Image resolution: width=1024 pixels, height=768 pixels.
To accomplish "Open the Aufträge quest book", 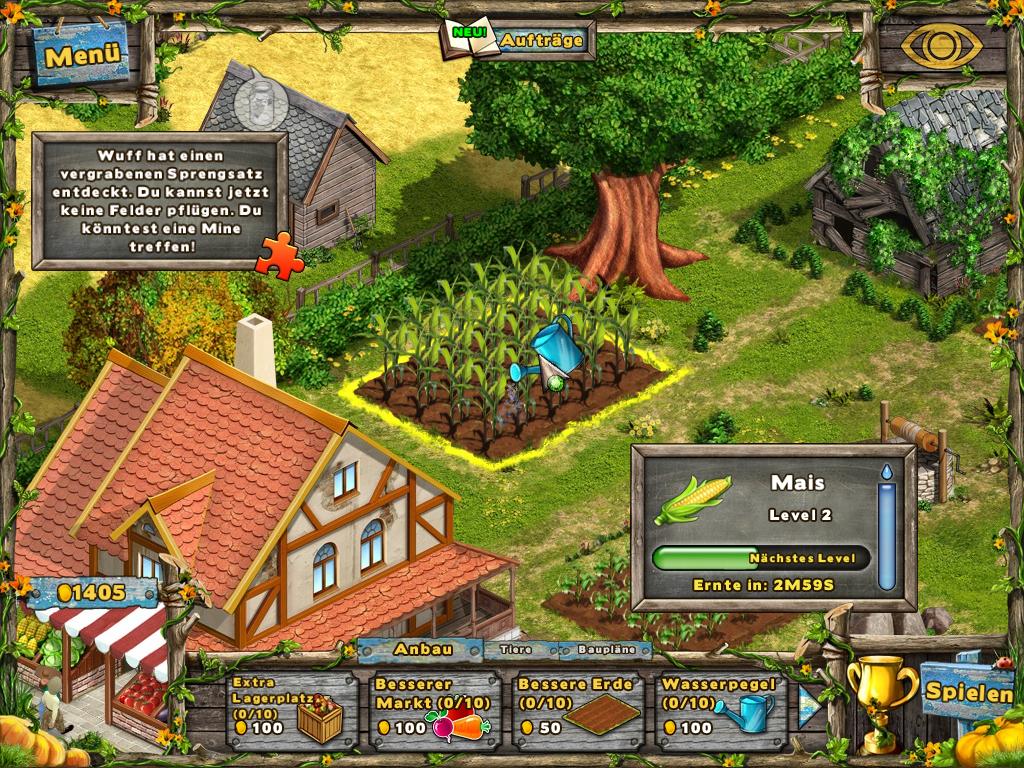I will pyautogui.click(x=519, y=40).
